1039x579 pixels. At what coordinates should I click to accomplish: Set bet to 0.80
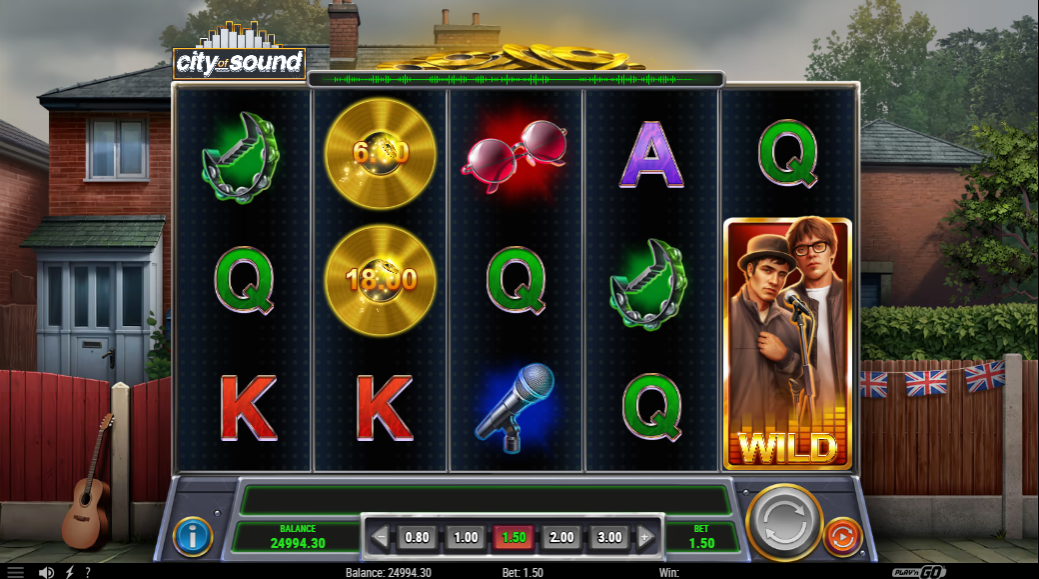pos(417,537)
